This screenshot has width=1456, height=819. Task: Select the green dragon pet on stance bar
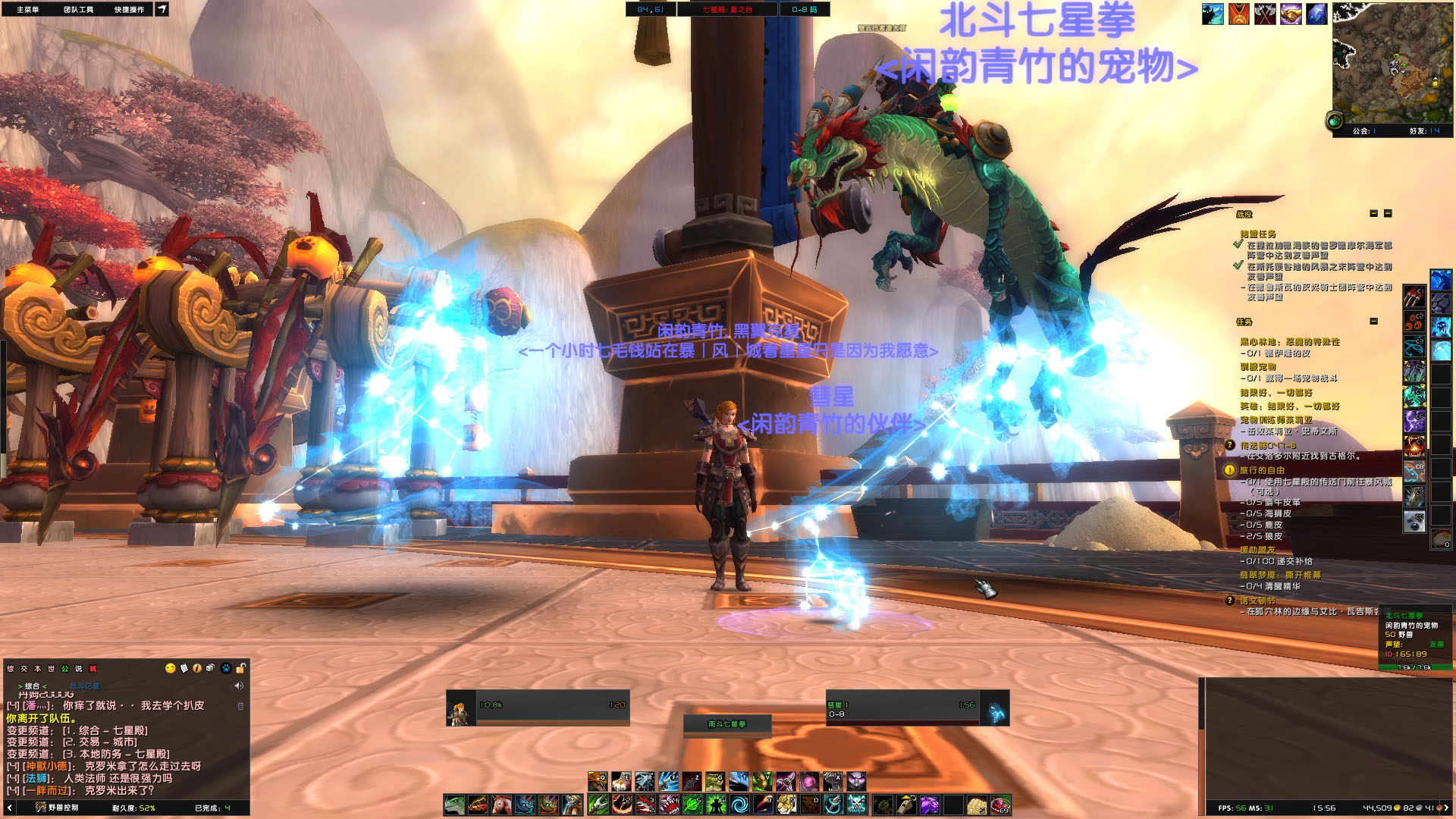click(x=454, y=805)
